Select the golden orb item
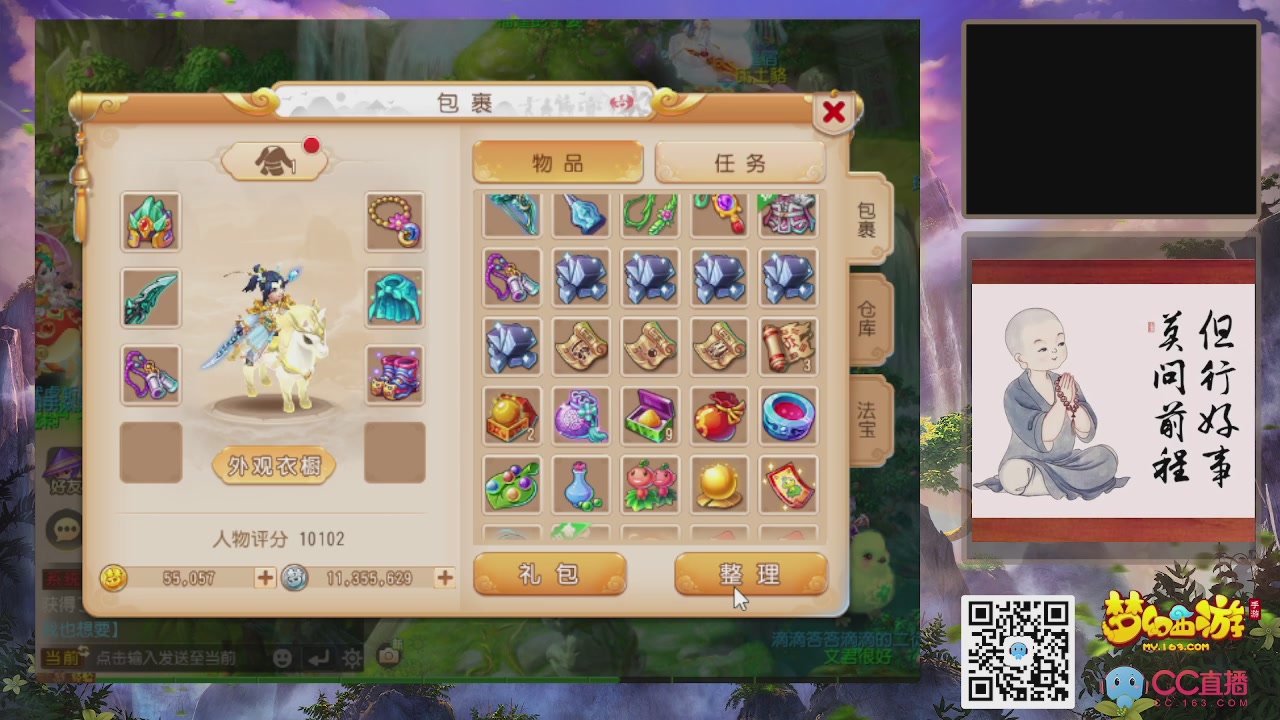 [719, 483]
